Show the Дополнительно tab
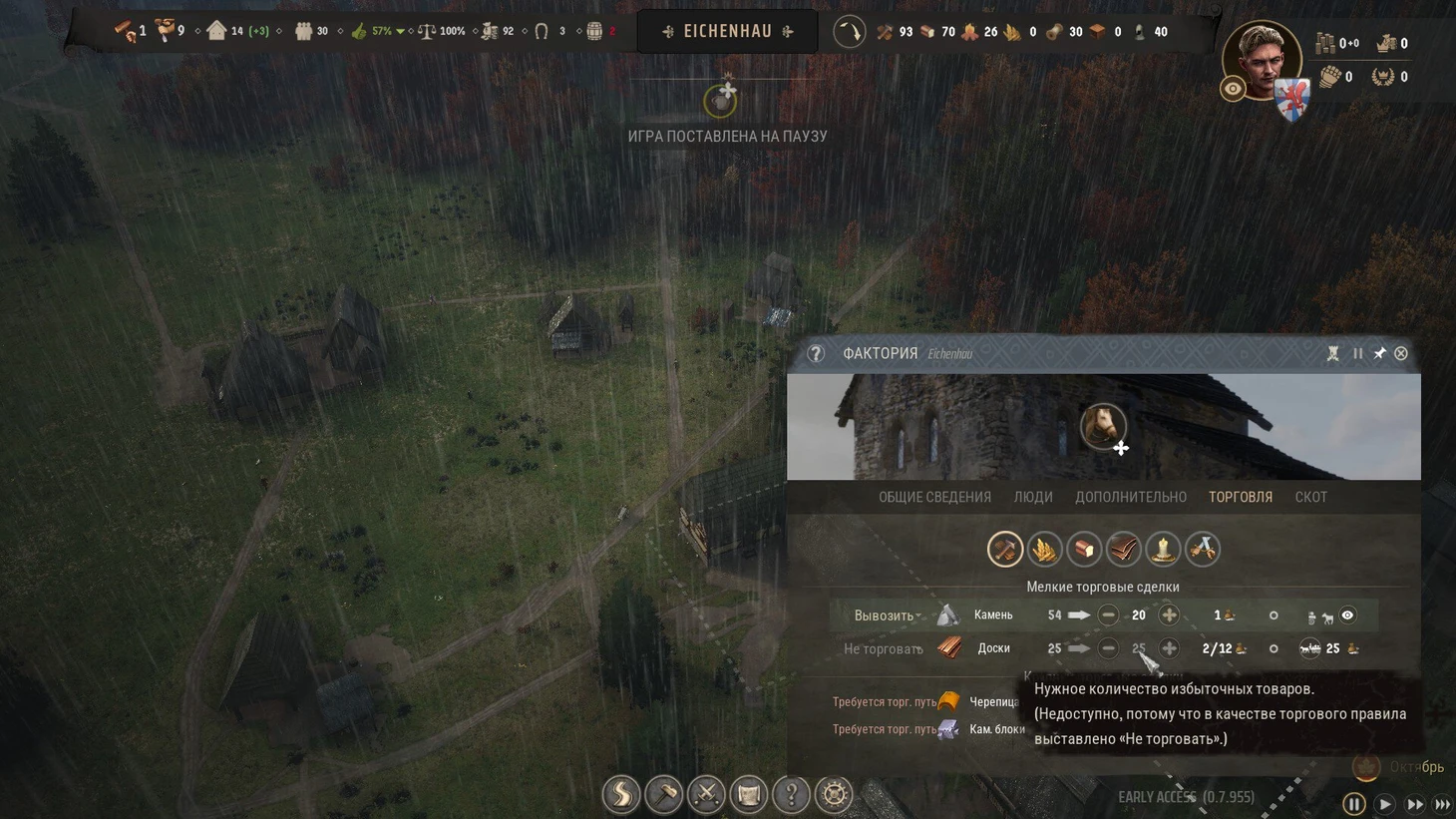1456x819 pixels. (1130, 497)
